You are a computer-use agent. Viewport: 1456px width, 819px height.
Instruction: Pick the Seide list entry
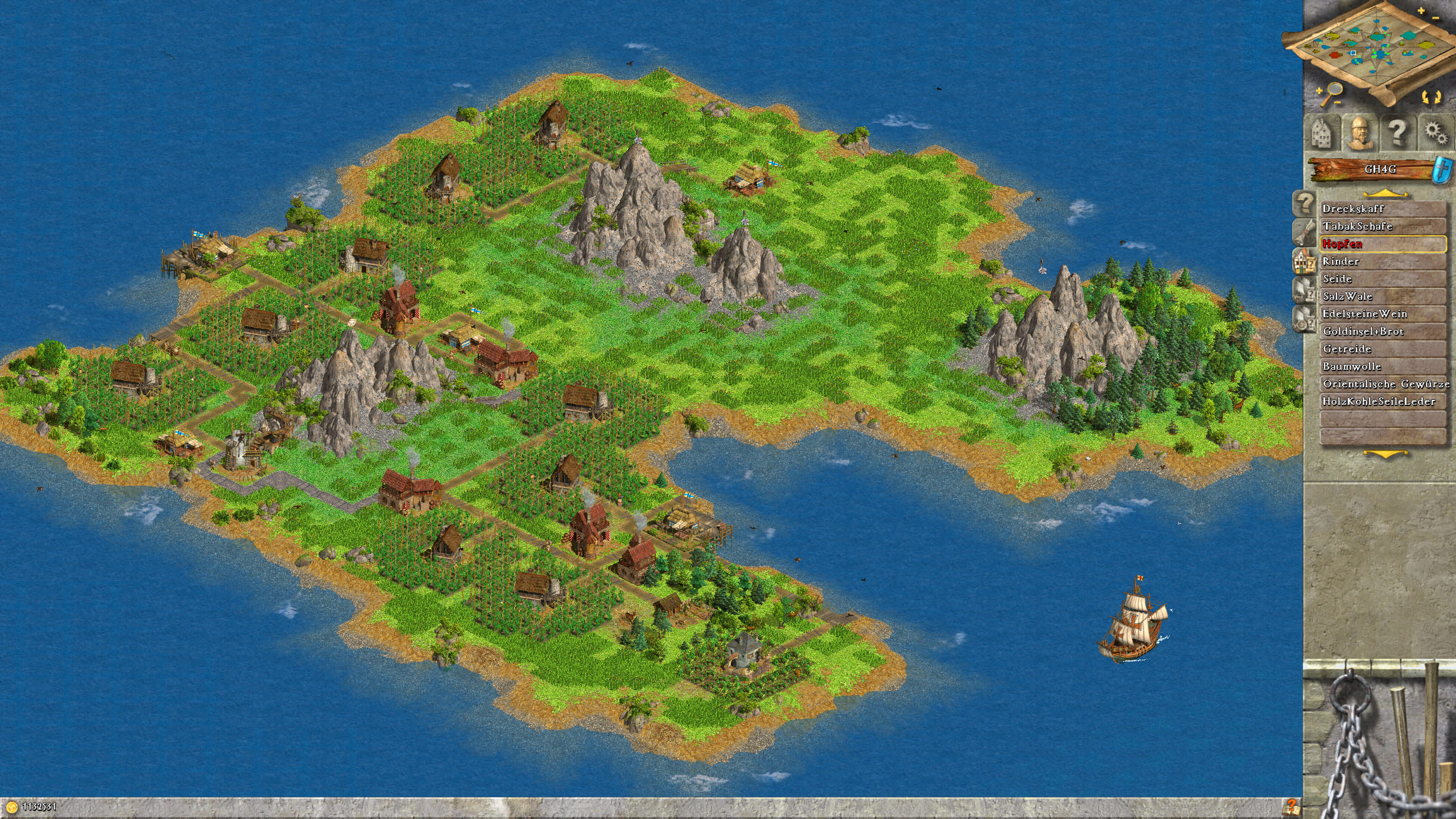point(1382,279)
